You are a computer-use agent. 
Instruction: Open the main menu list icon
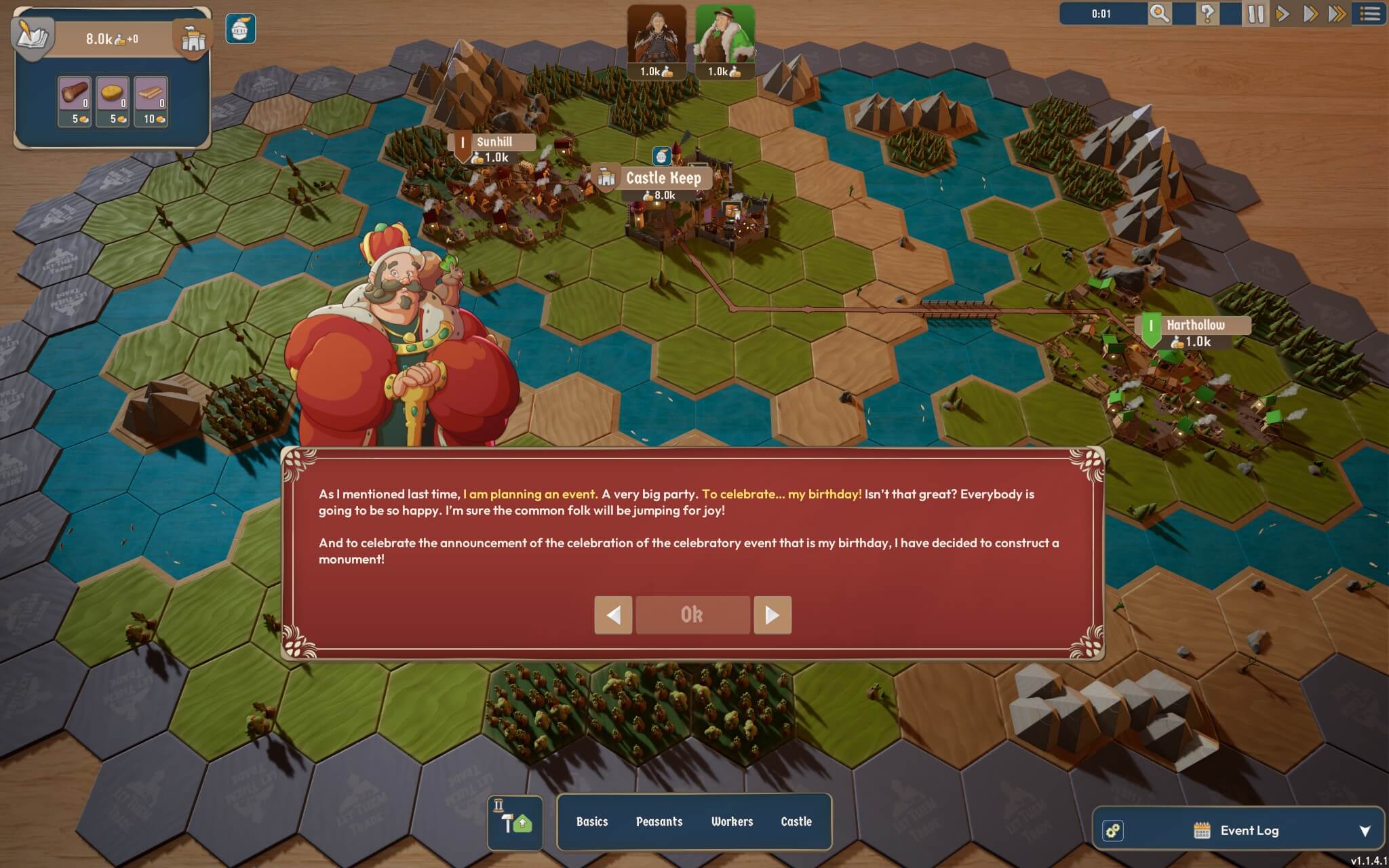coord(1369,14)
